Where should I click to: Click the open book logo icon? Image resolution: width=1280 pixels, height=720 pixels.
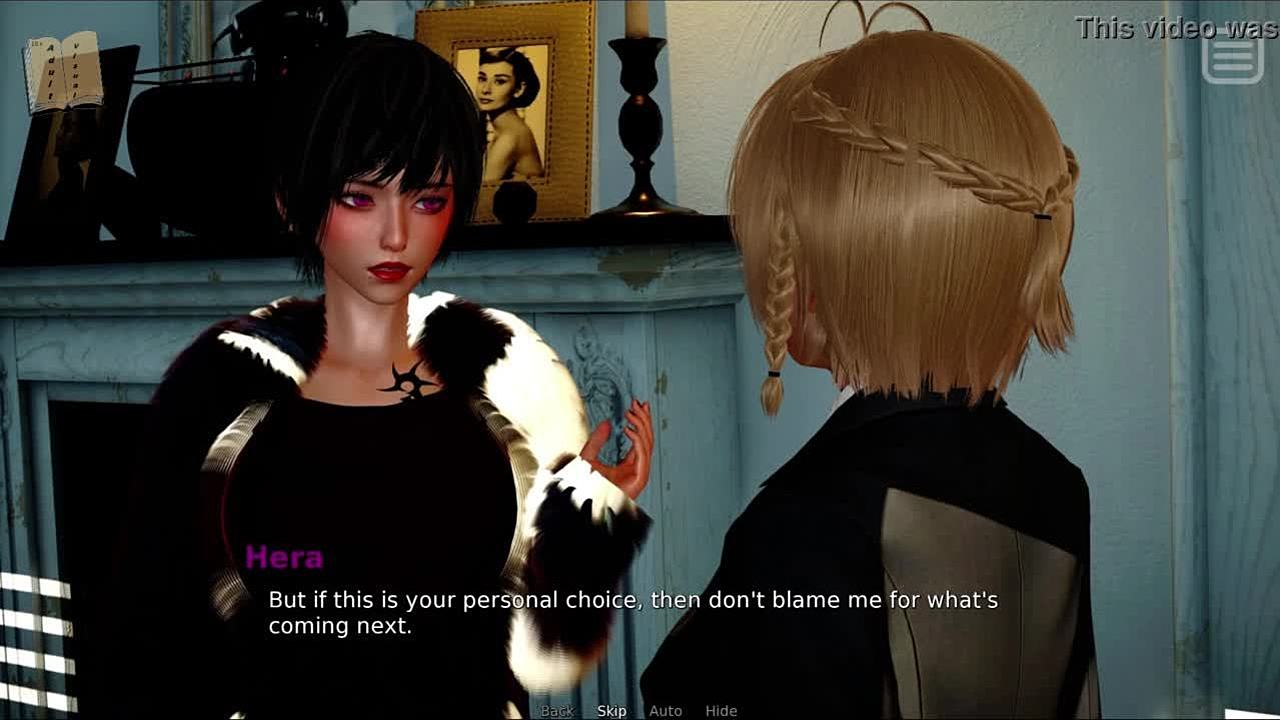pos(65,72)
